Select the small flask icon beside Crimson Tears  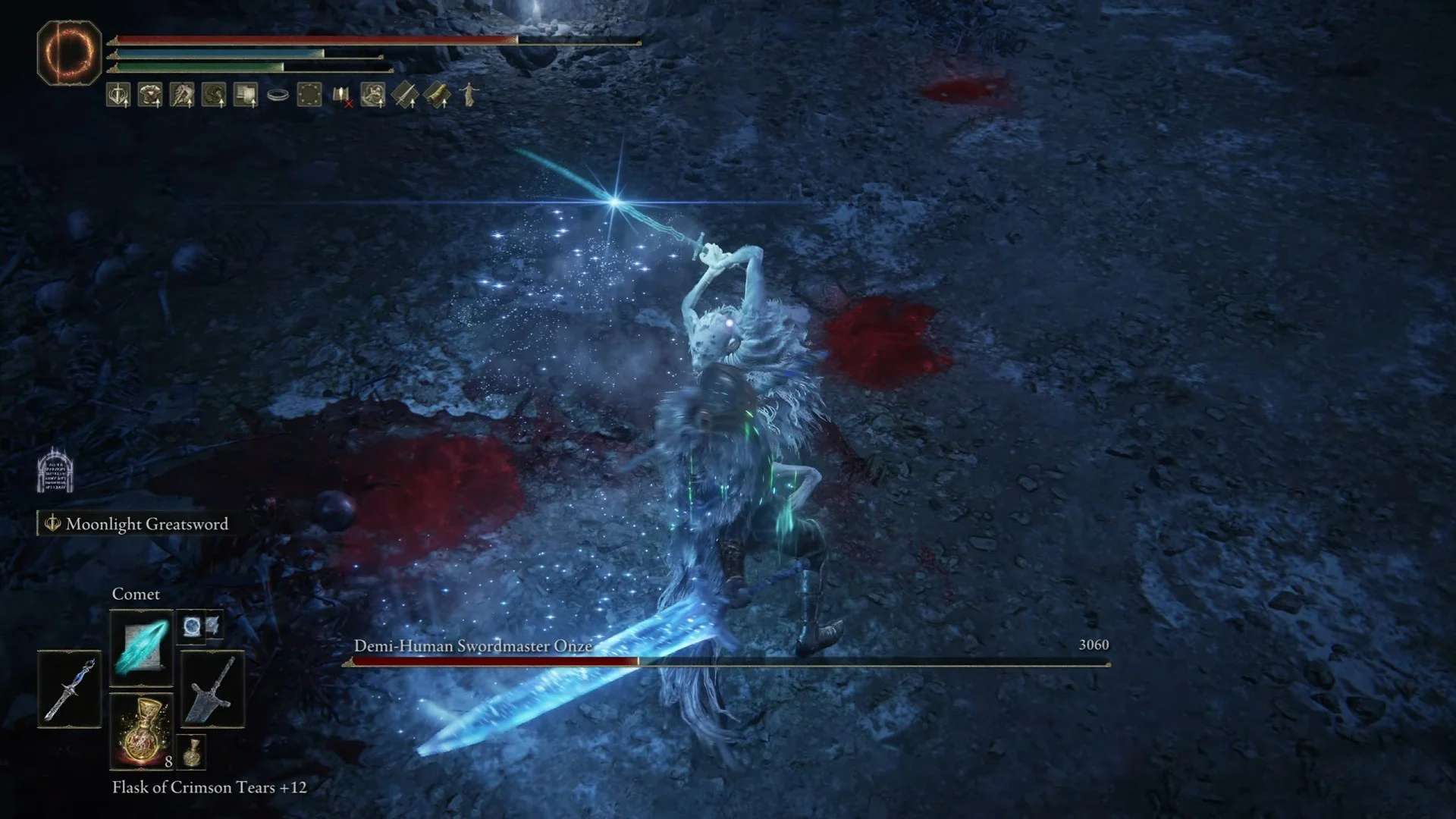tap(192, 751)
